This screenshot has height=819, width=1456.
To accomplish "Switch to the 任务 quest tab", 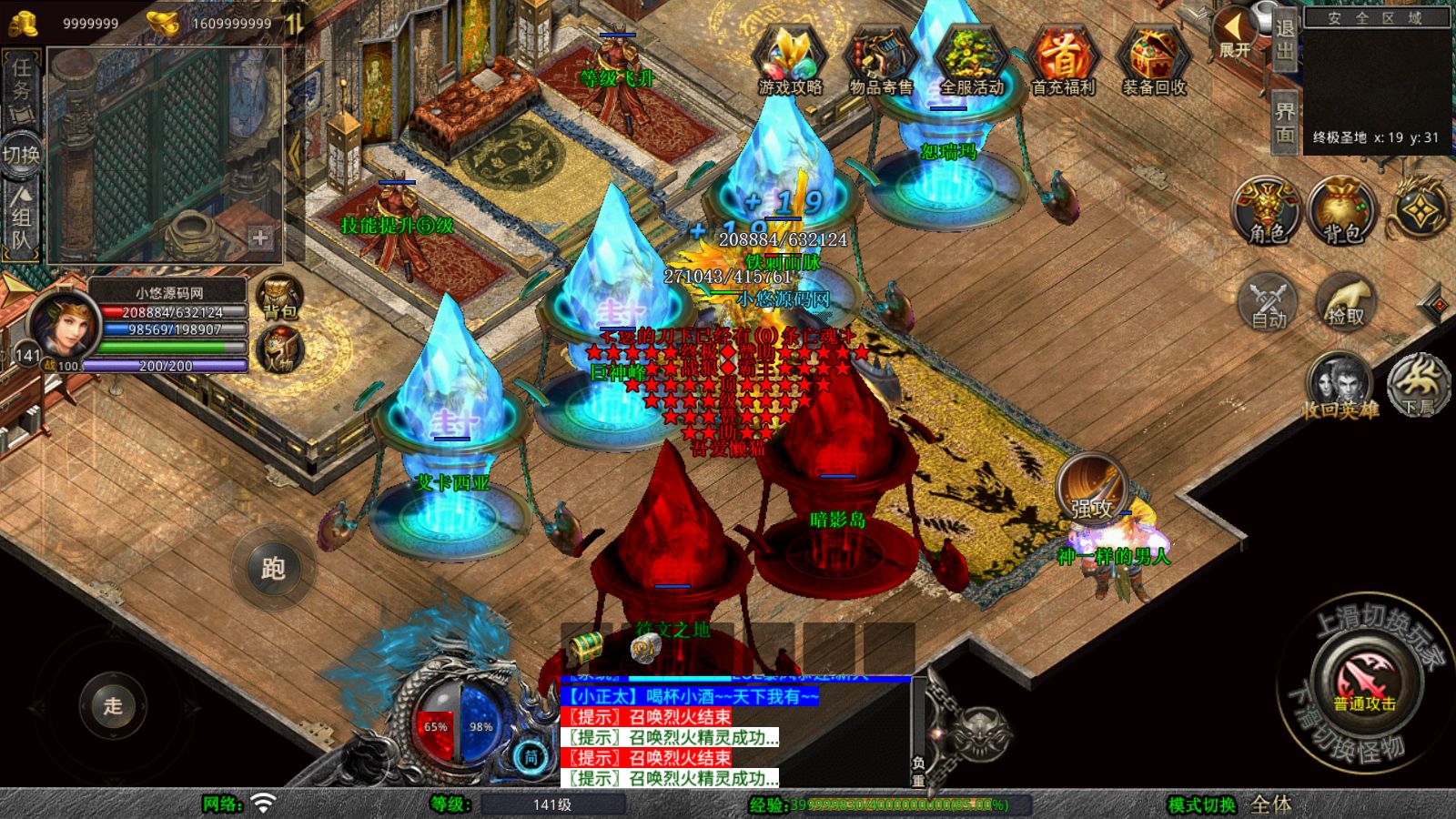I will tap(22, 88).
